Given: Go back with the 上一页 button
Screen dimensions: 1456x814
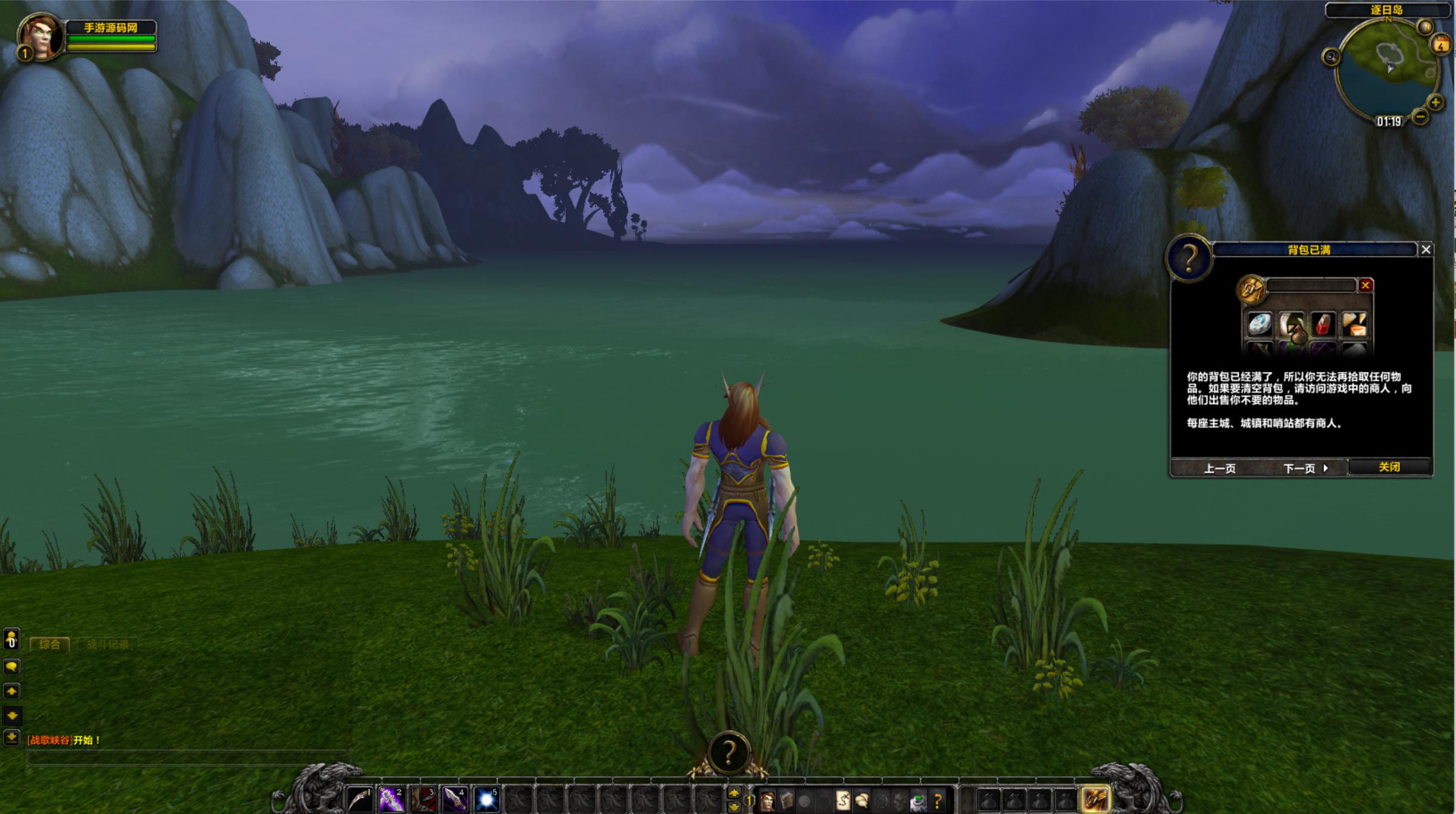Looking at the screenshot, I should 1220,468.
